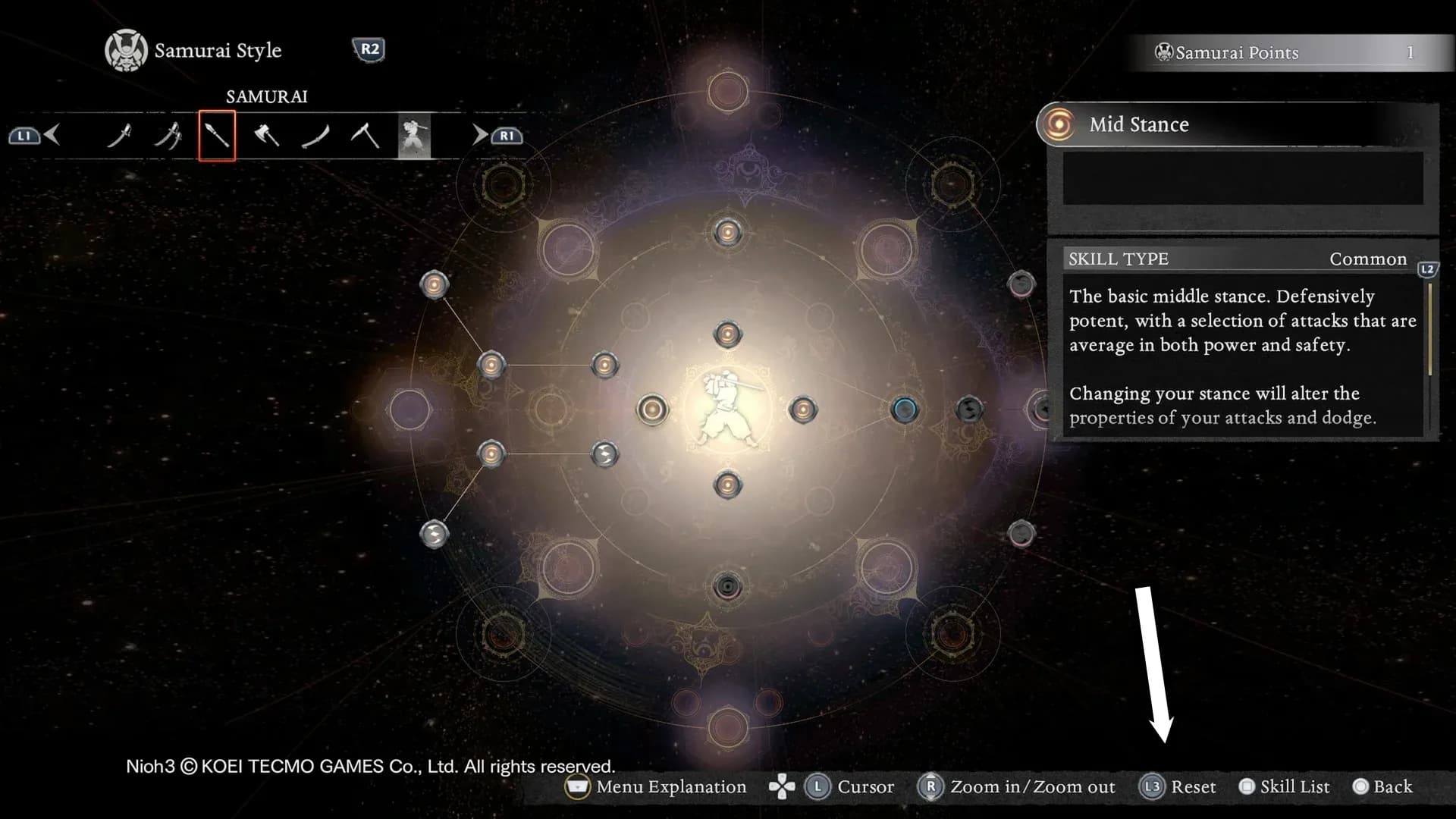The height and width of the screenshot is (819, 1456).
Task: Click the Zoom in/Zoom out control
Action: (1018, 786)
